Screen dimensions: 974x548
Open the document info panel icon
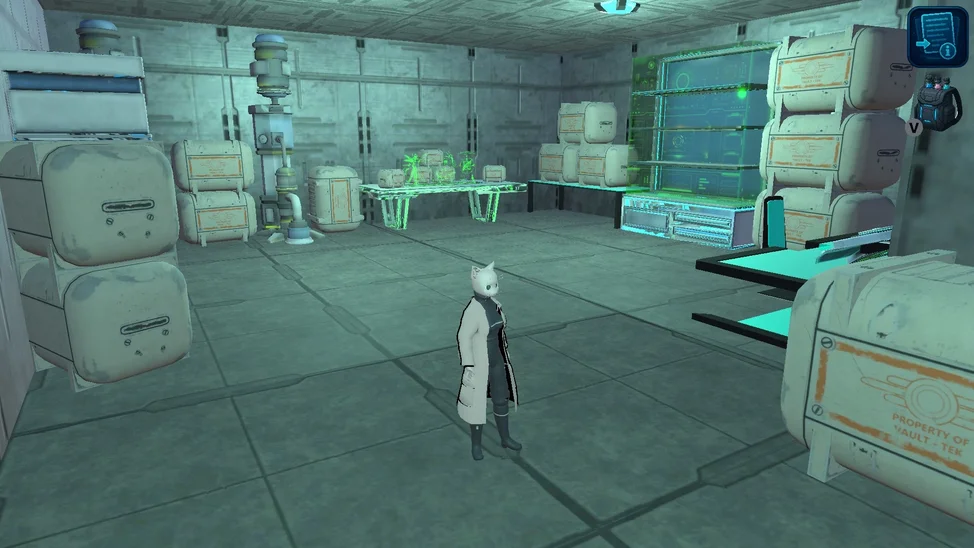(x=937, y=36)
